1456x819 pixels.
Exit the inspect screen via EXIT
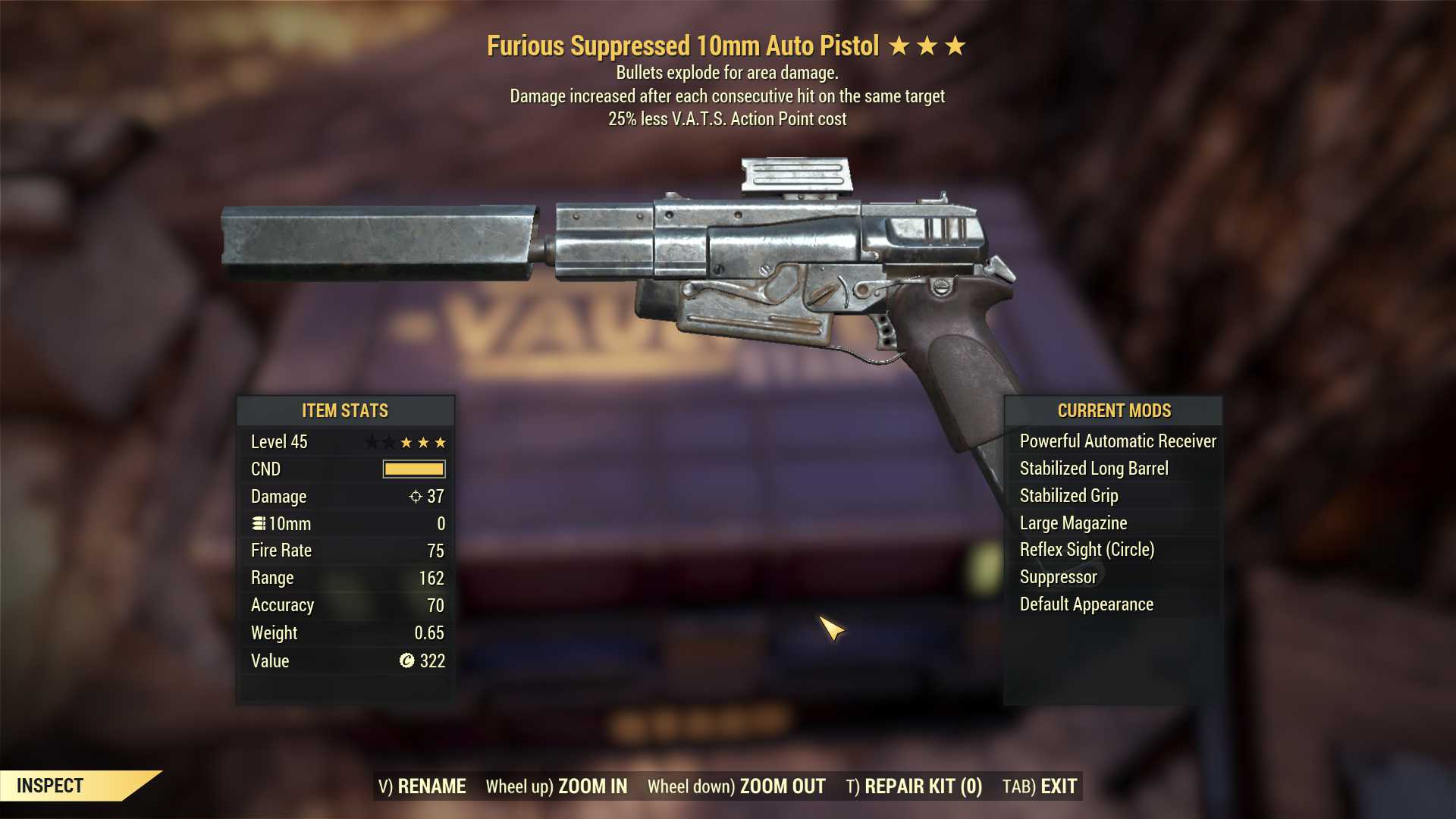click(x=1040, y=786)
